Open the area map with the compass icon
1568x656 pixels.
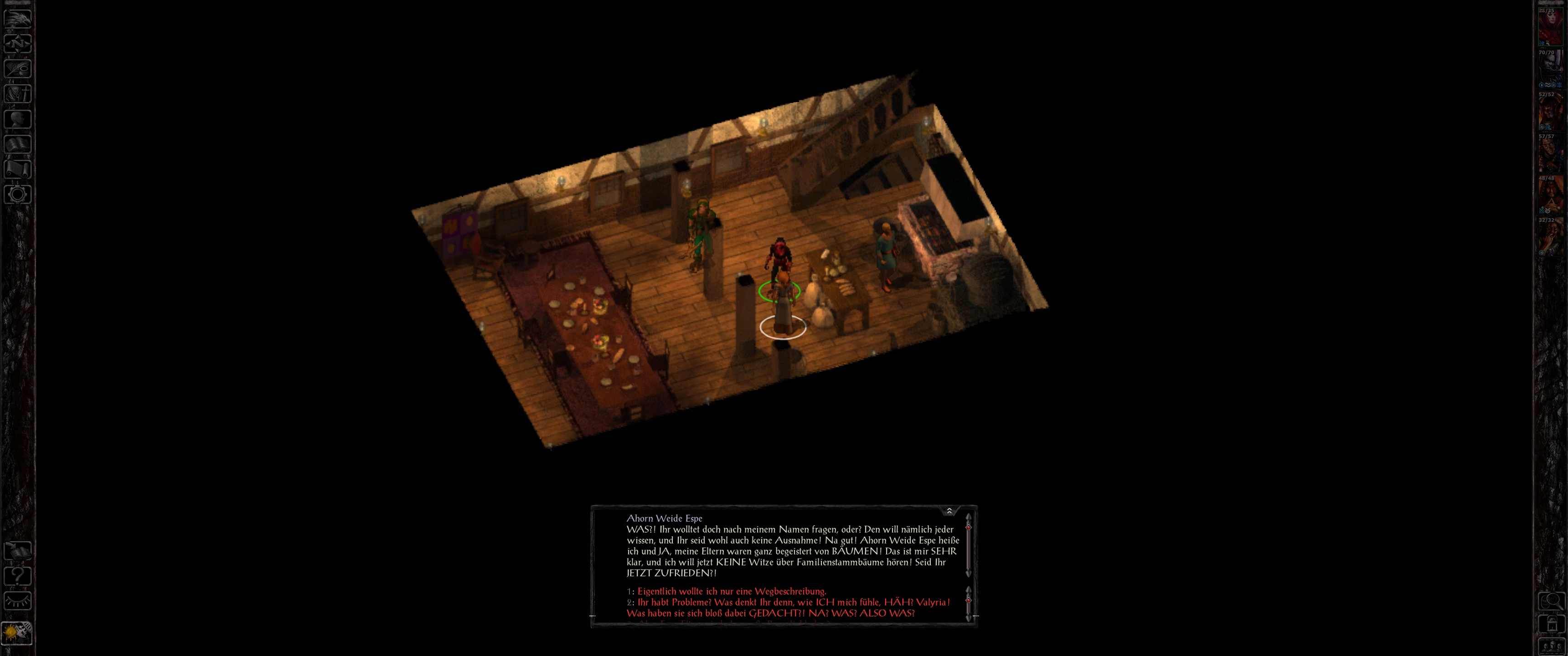[18, 43]
